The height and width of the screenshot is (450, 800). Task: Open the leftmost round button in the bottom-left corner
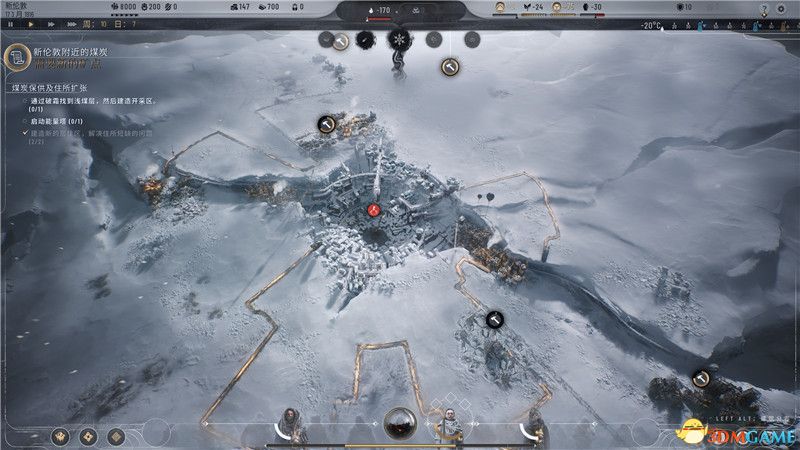tap(62, 436)
